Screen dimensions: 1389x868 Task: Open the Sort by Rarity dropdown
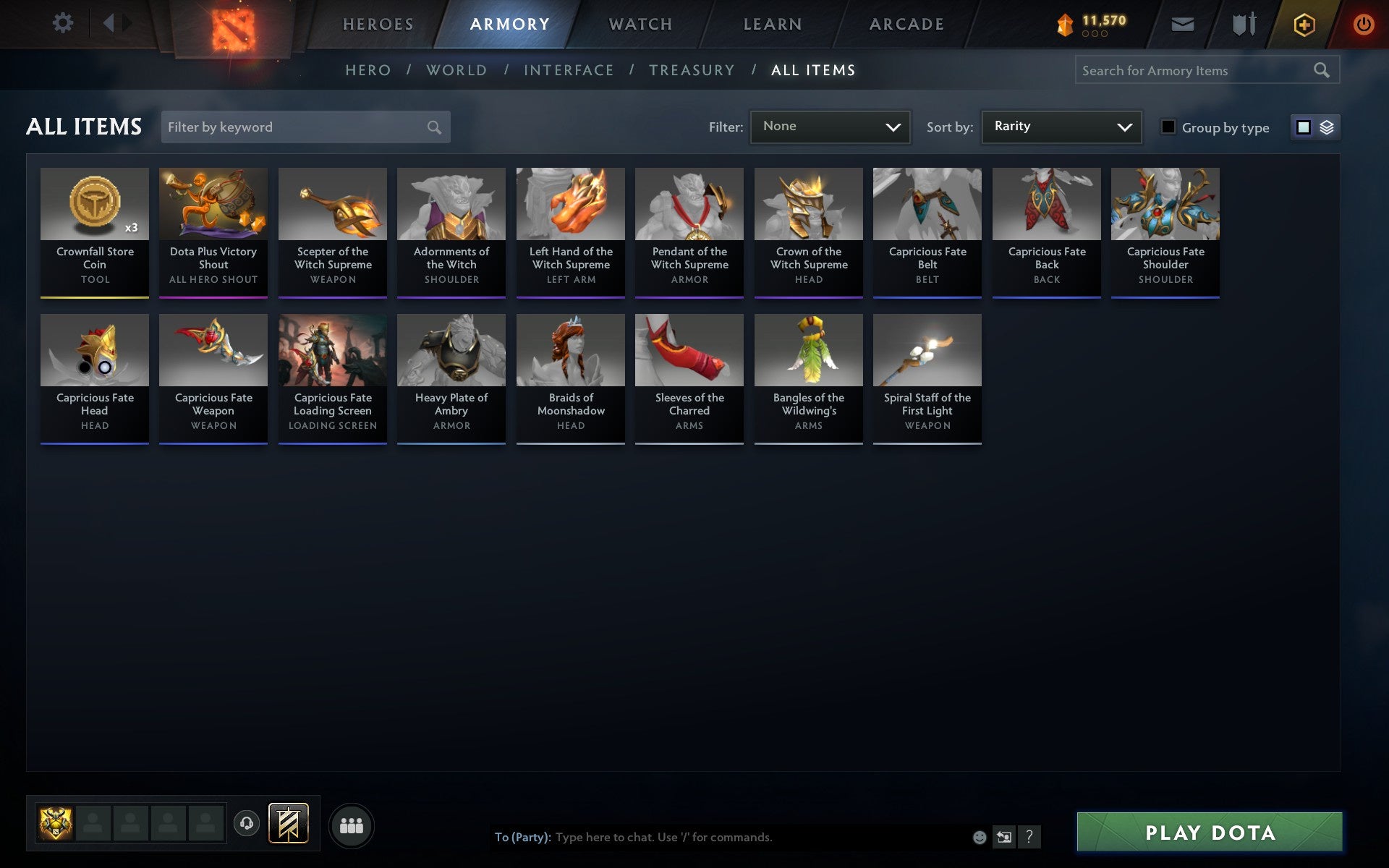pos(1061,127)
